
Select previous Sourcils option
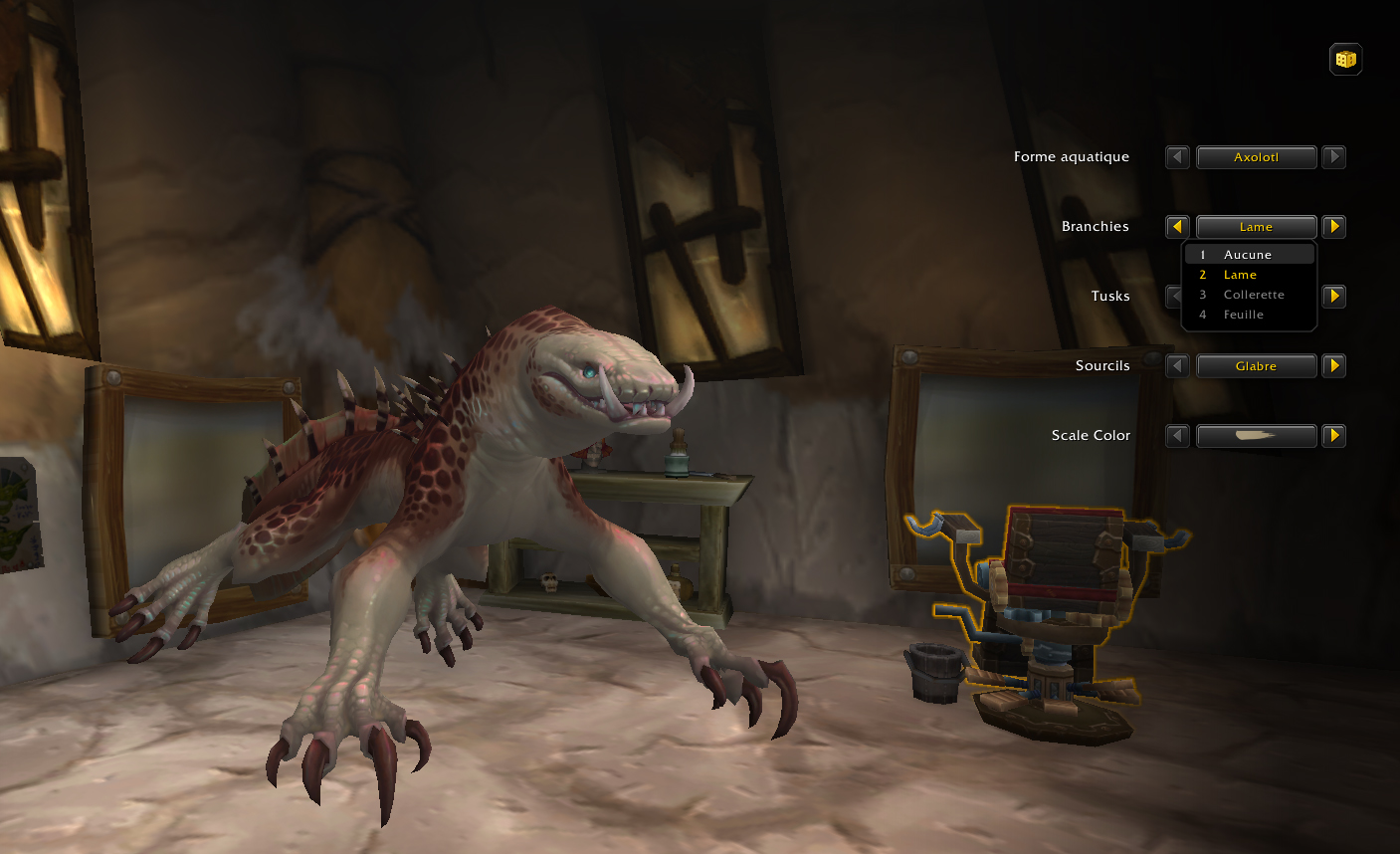click(1177, 366)
